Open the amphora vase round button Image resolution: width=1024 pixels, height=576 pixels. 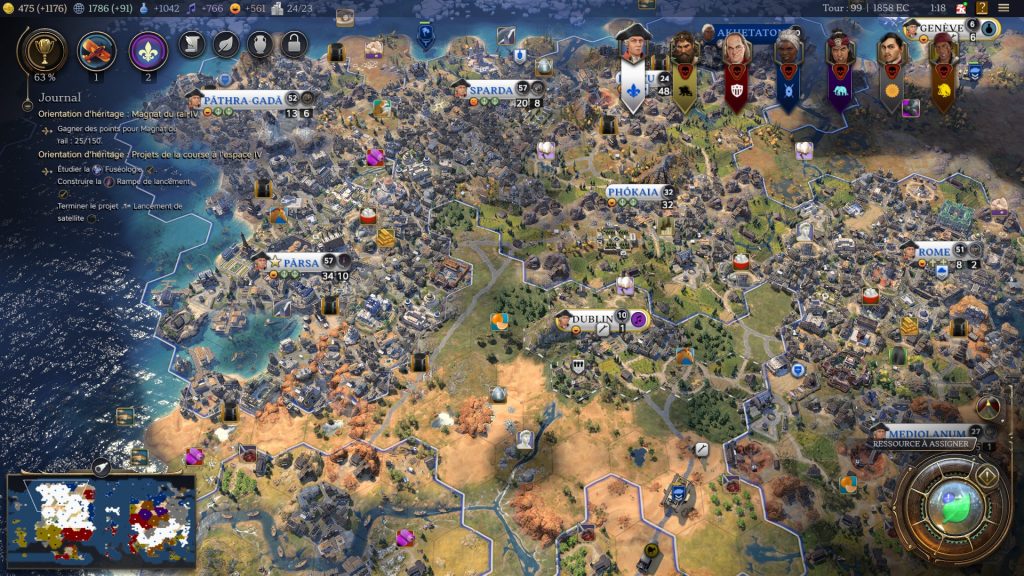[260, 44]
